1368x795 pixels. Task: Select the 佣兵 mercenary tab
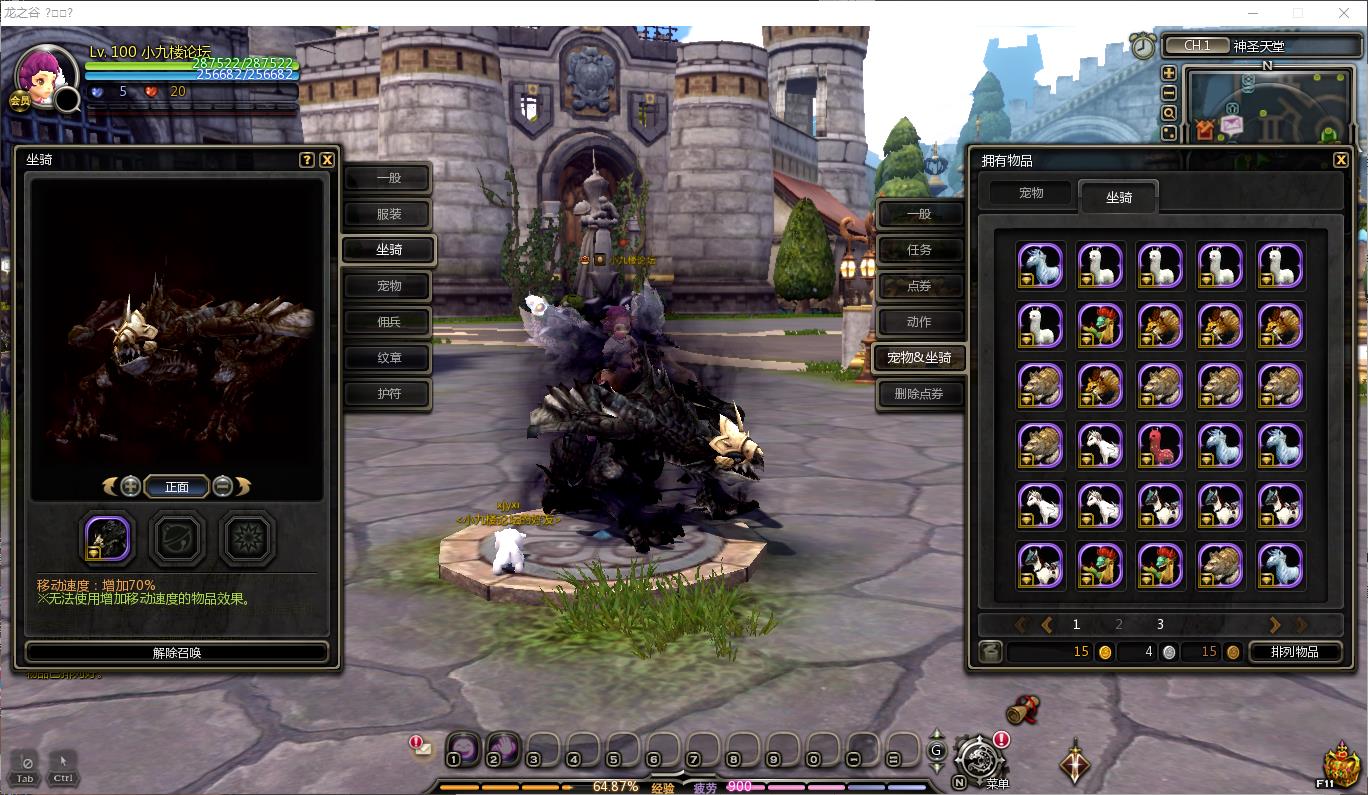pos(388,322)
